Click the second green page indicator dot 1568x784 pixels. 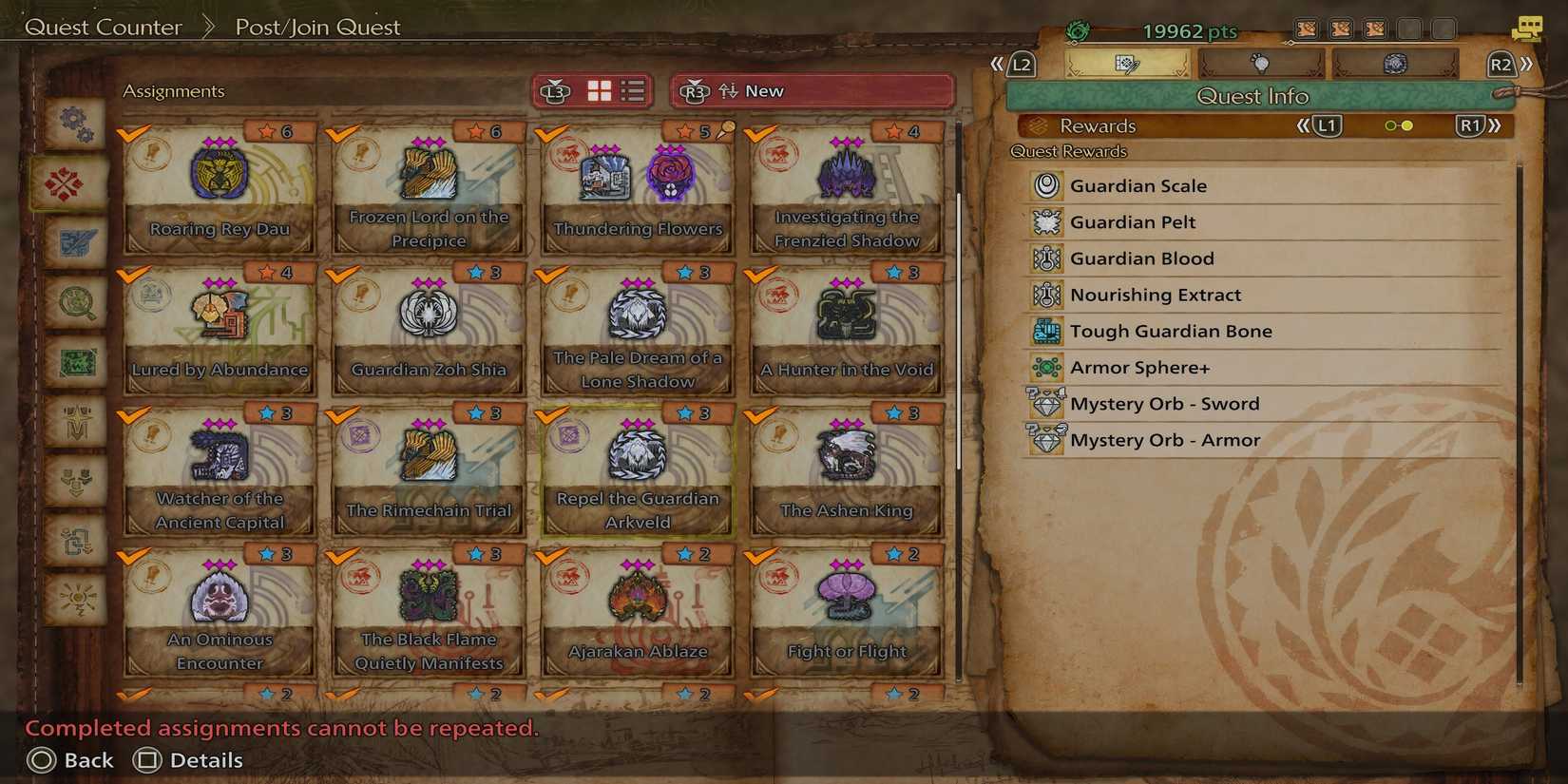pos(1407,124)
